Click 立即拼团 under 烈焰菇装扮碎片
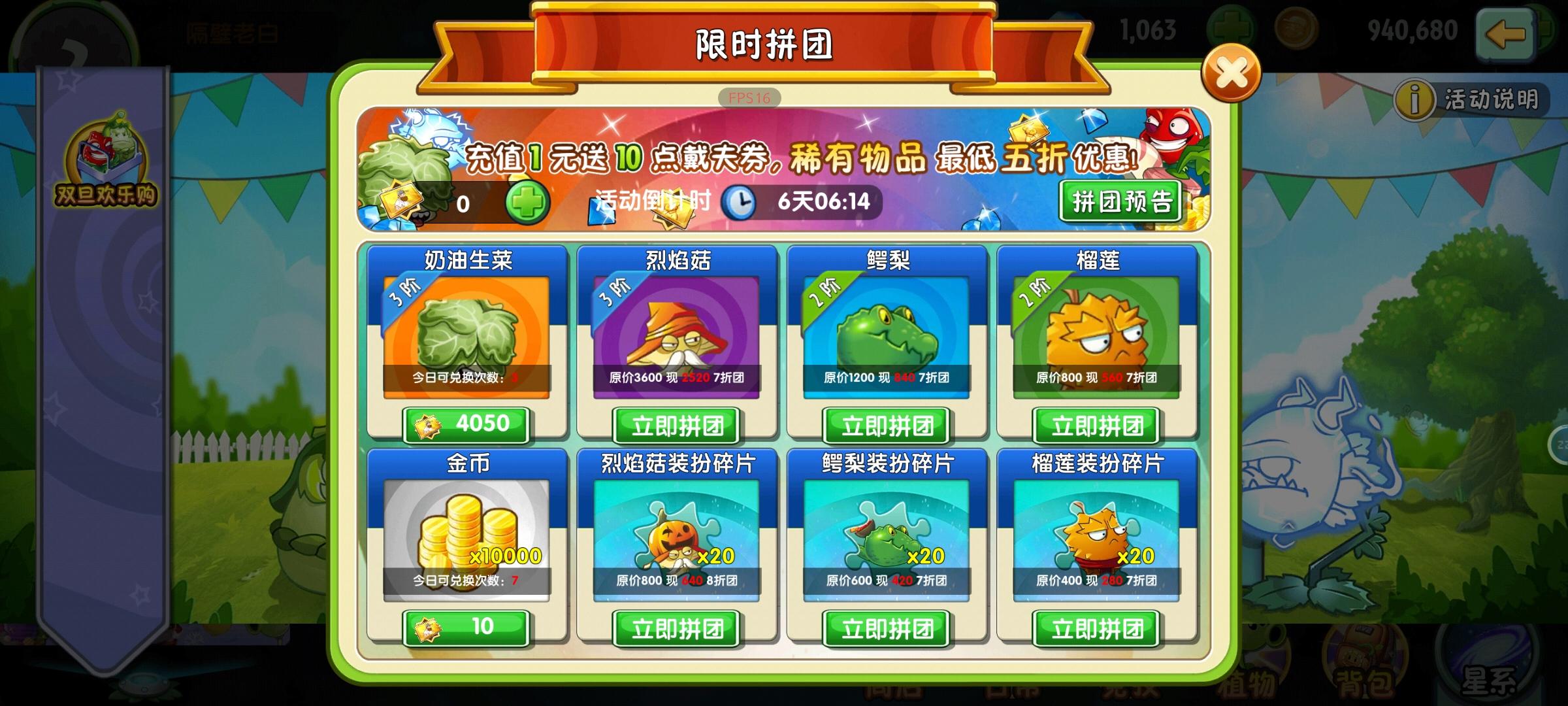The image size is (1568, 706). tap(677, 629)
